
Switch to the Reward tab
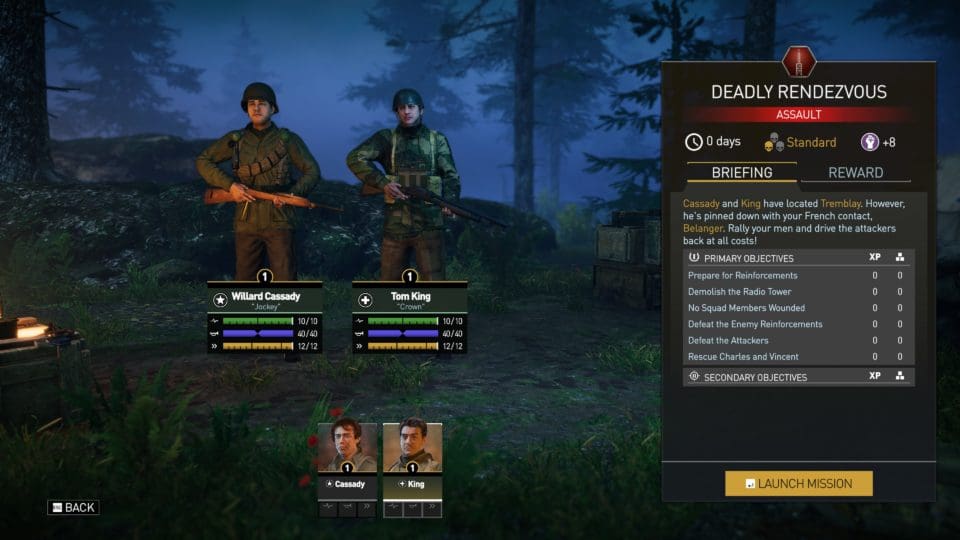click(855, 172)
